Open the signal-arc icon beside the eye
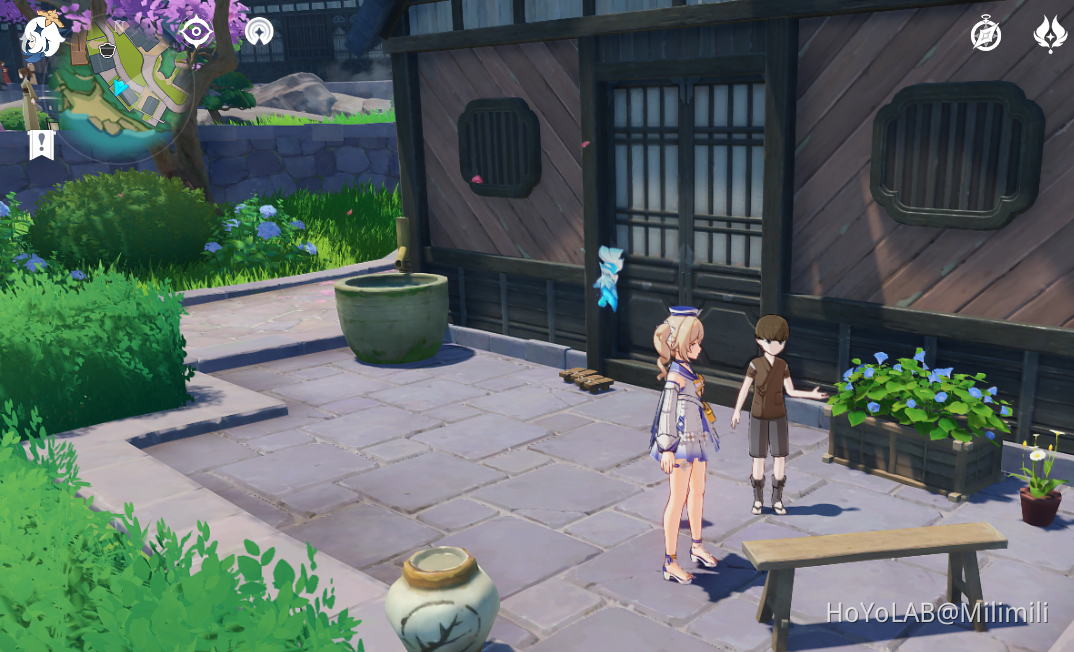 point(259,31)
